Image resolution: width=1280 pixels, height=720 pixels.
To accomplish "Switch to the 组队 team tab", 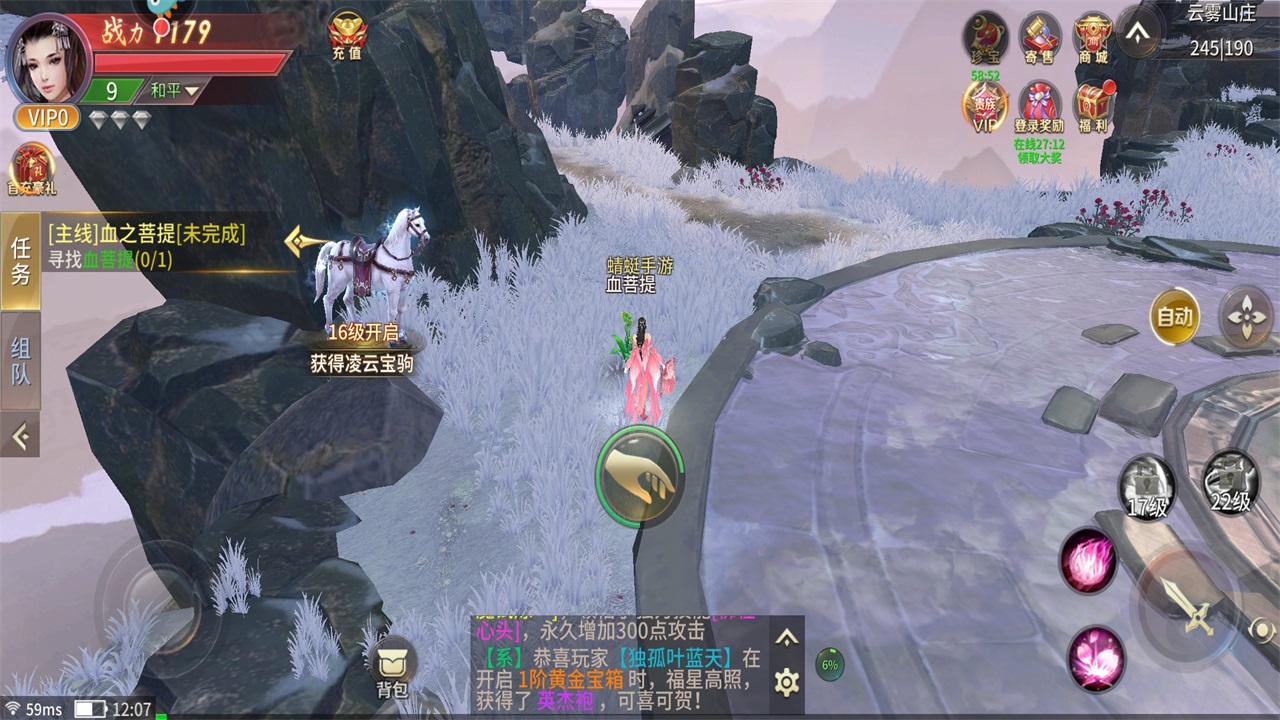I will [20, 360].
